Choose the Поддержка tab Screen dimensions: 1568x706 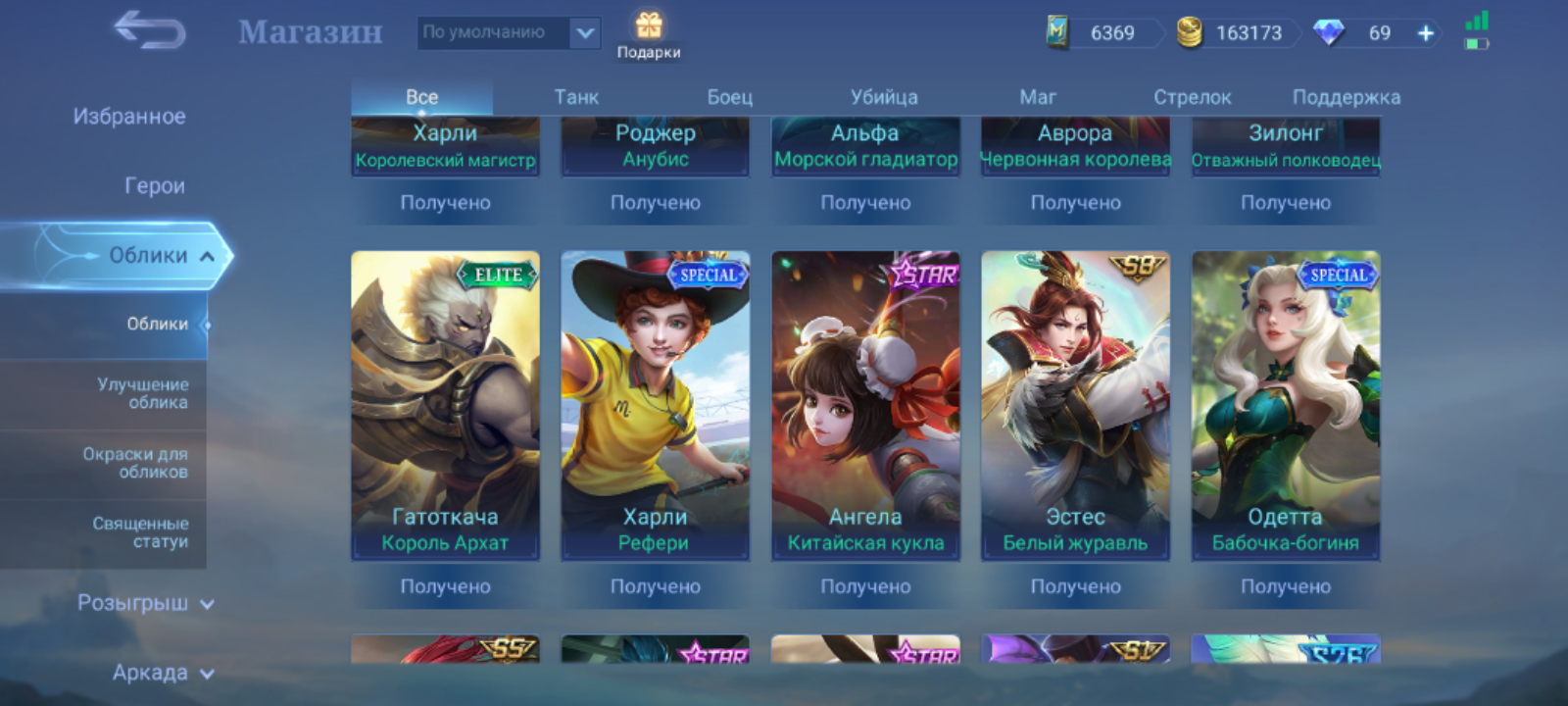click(1346, 97)
